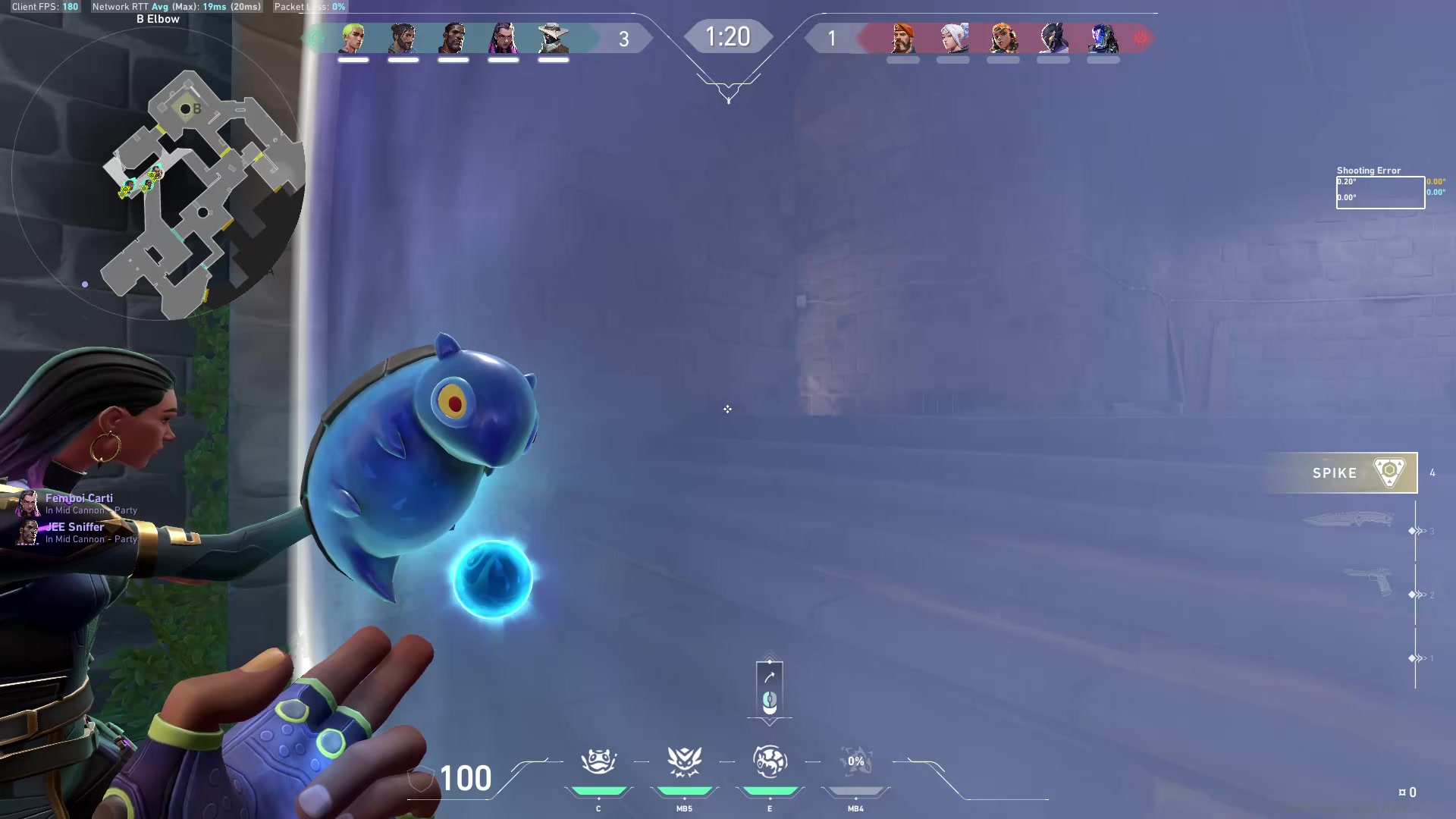The height and width of the screenshot is (819, 1456).
Task: Click the green-haired ally portrait
Action: (353, 38)
